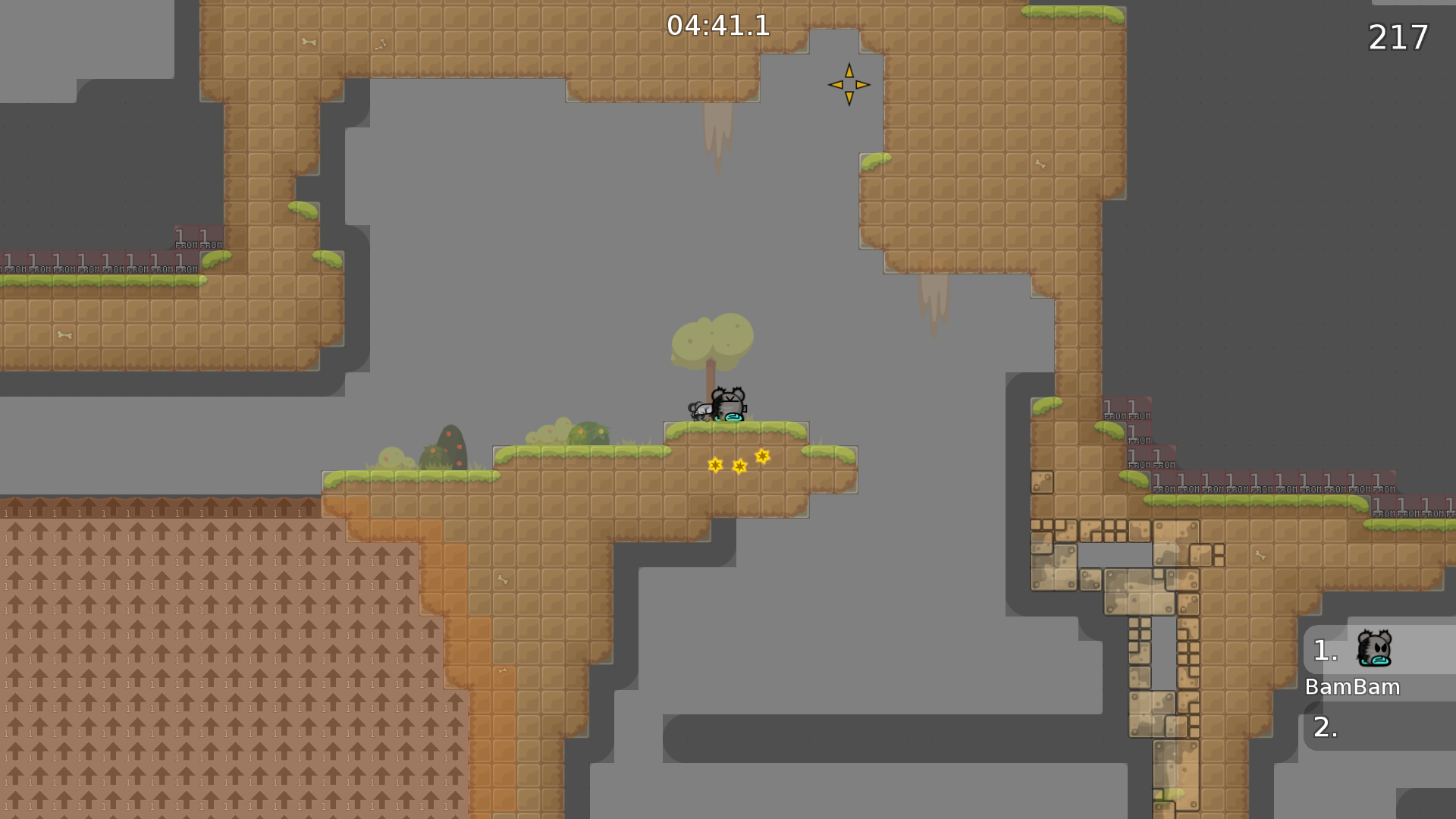Select the BamBam name label
The width and height of the screenshot is (1456, 819).
click(x=1352, y=687)
